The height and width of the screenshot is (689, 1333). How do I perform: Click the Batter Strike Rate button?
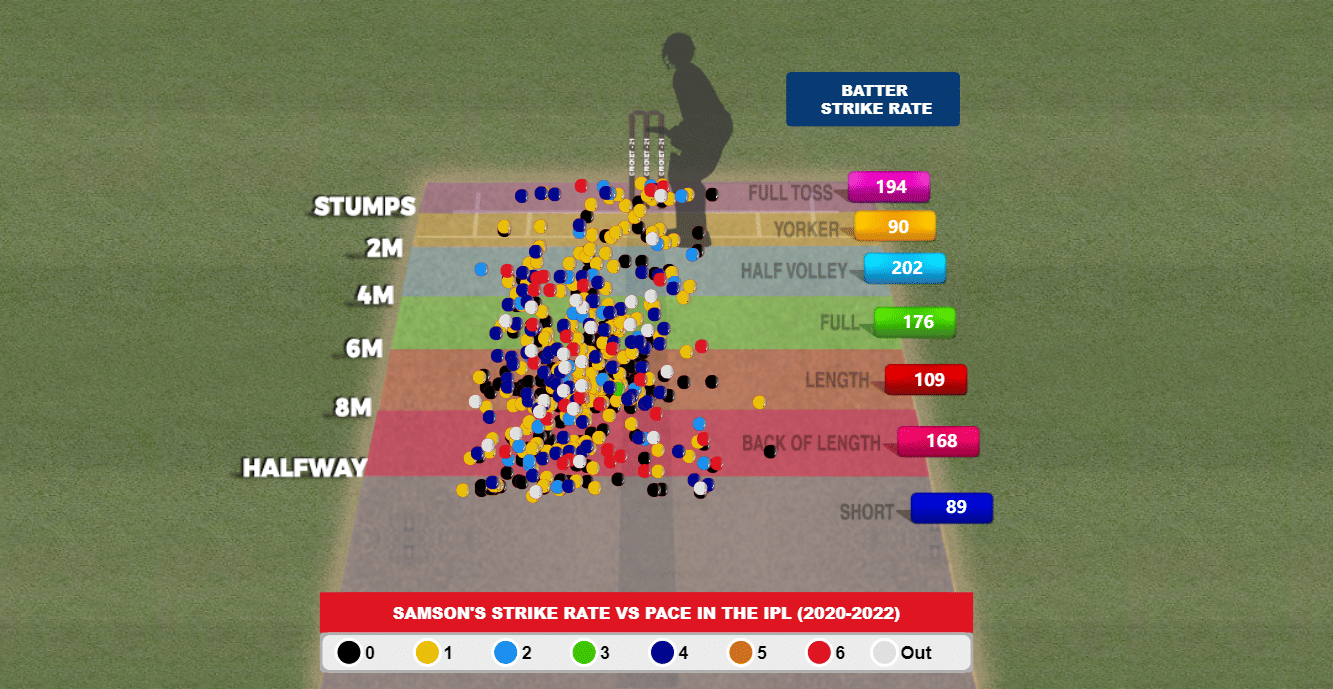point(872,99)
